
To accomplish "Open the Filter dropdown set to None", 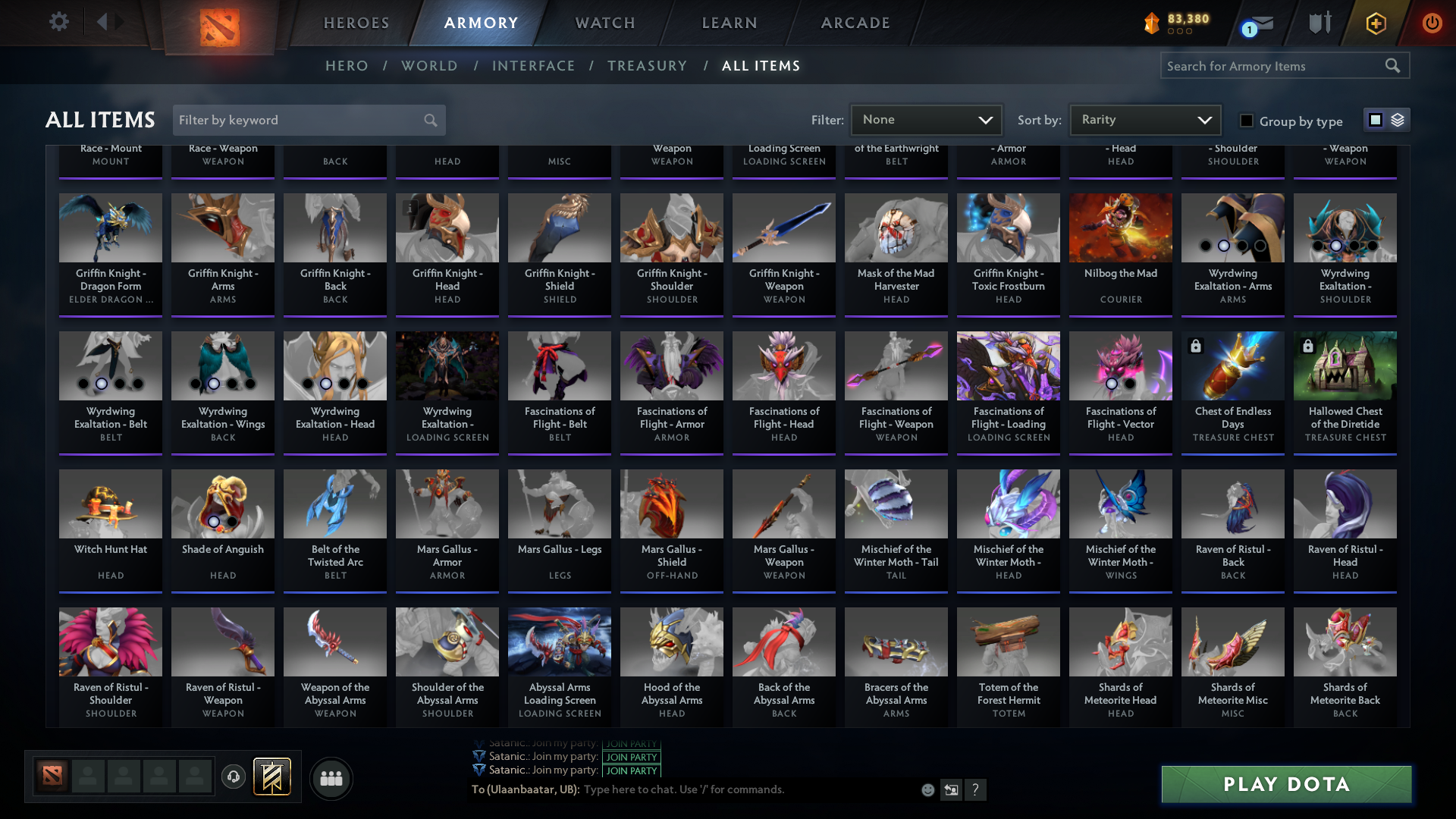I will coord(926,120).
